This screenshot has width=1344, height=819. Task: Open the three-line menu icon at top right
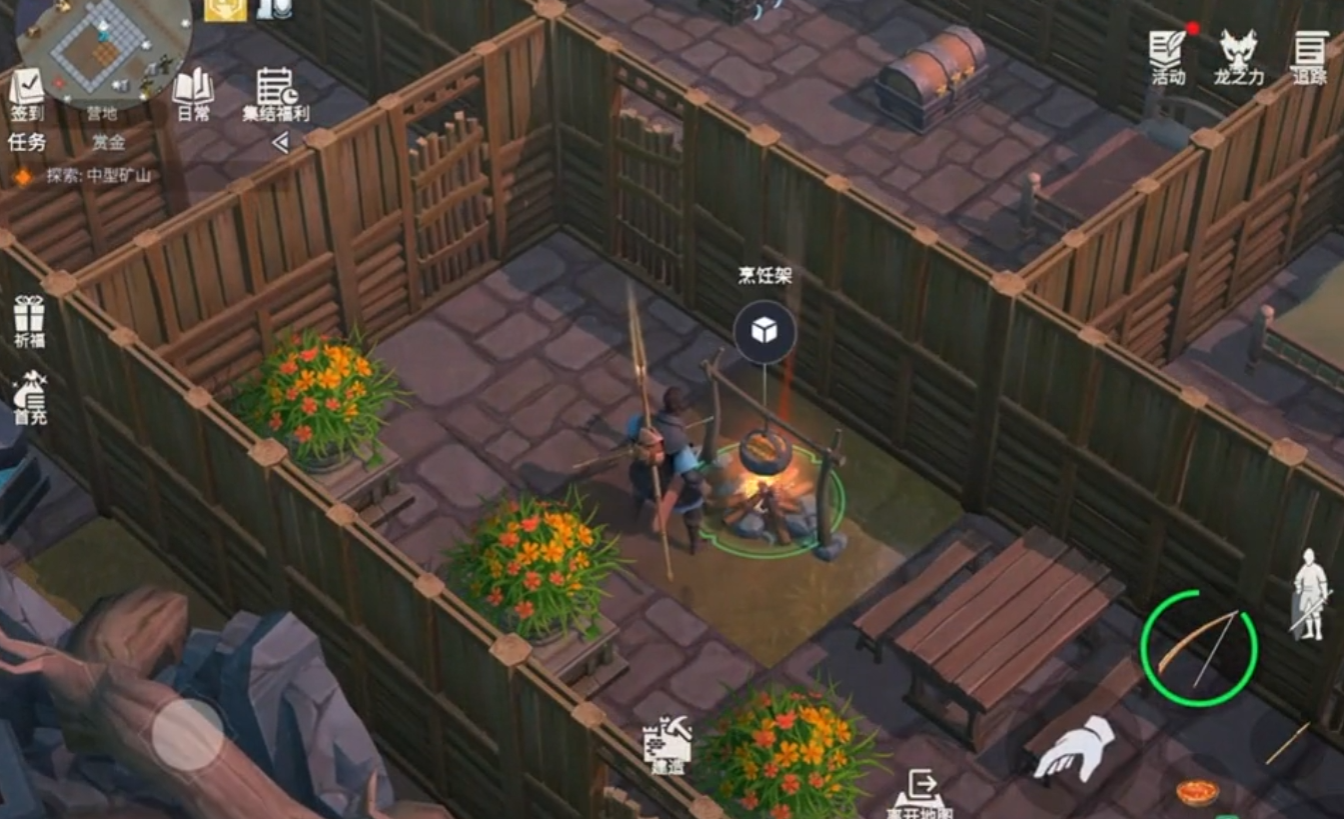point(1309,56)
